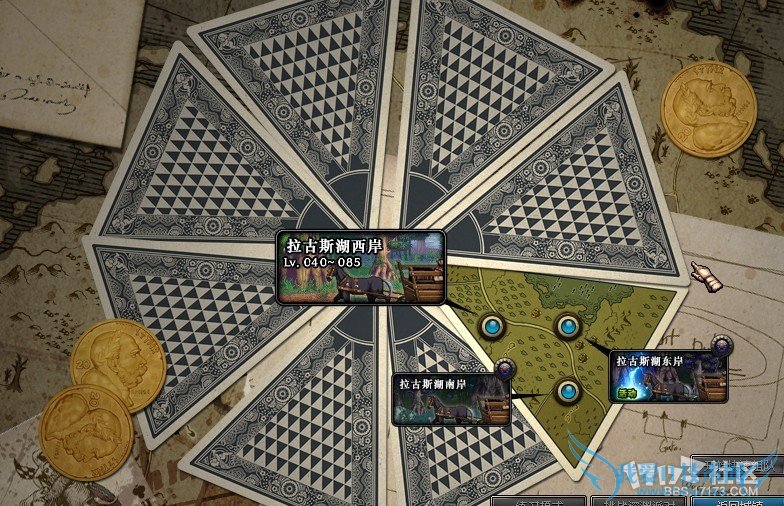
Task: Click the blue map node linked to 拉古斯湖西岸
Action: (492, 326)
